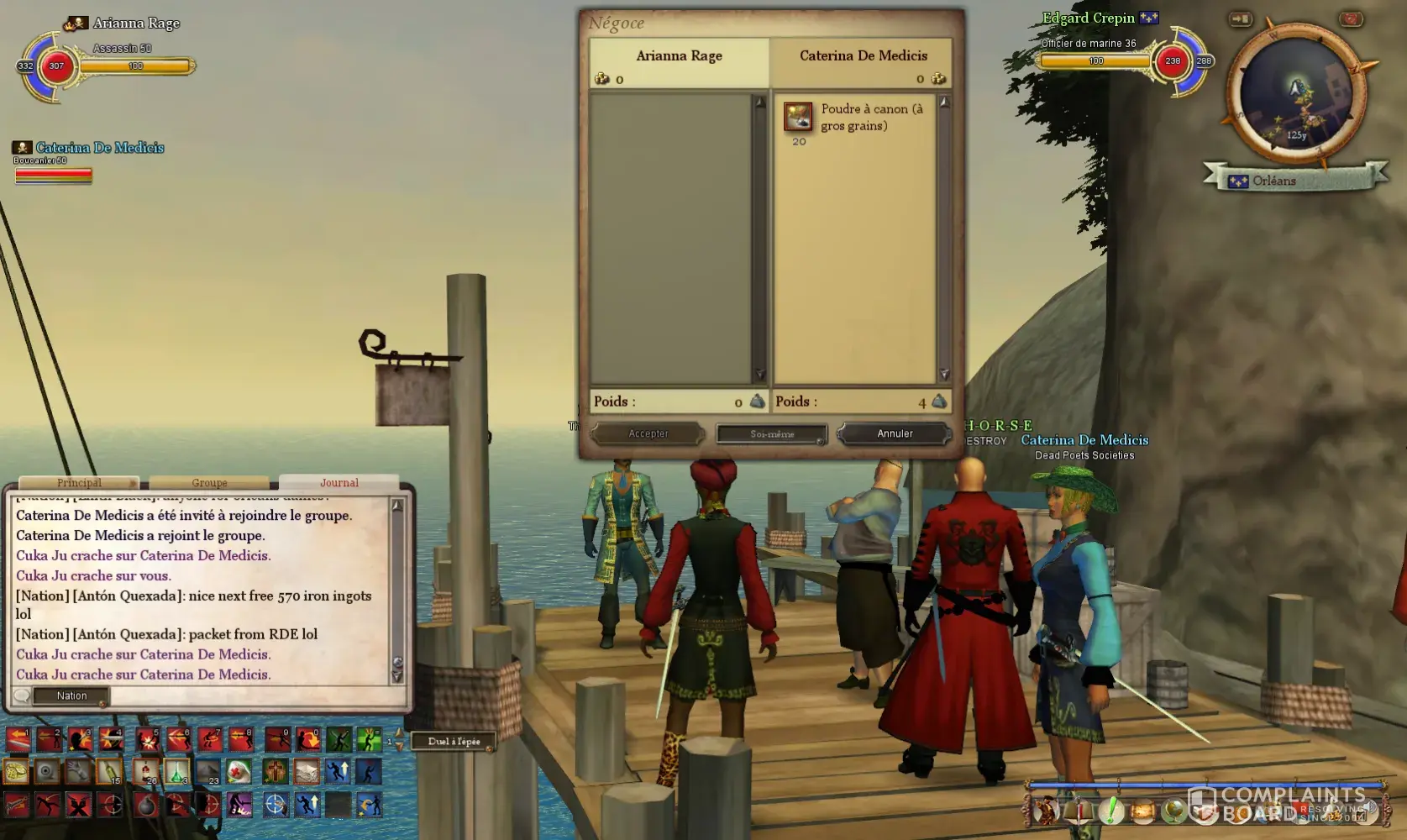This screenshot has height=840, width=1407.
Task: Switch to the Principal chat tab
Action: 79,483
